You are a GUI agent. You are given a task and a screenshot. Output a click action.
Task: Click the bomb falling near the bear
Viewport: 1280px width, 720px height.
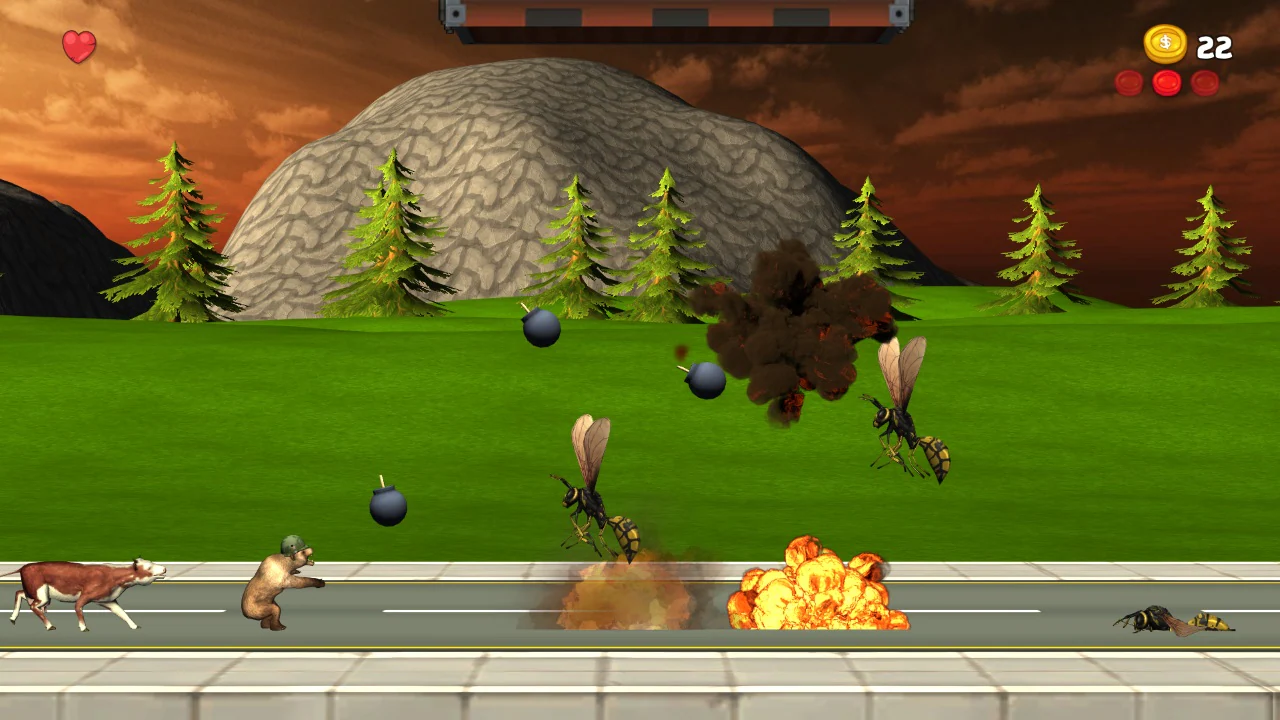388,507
